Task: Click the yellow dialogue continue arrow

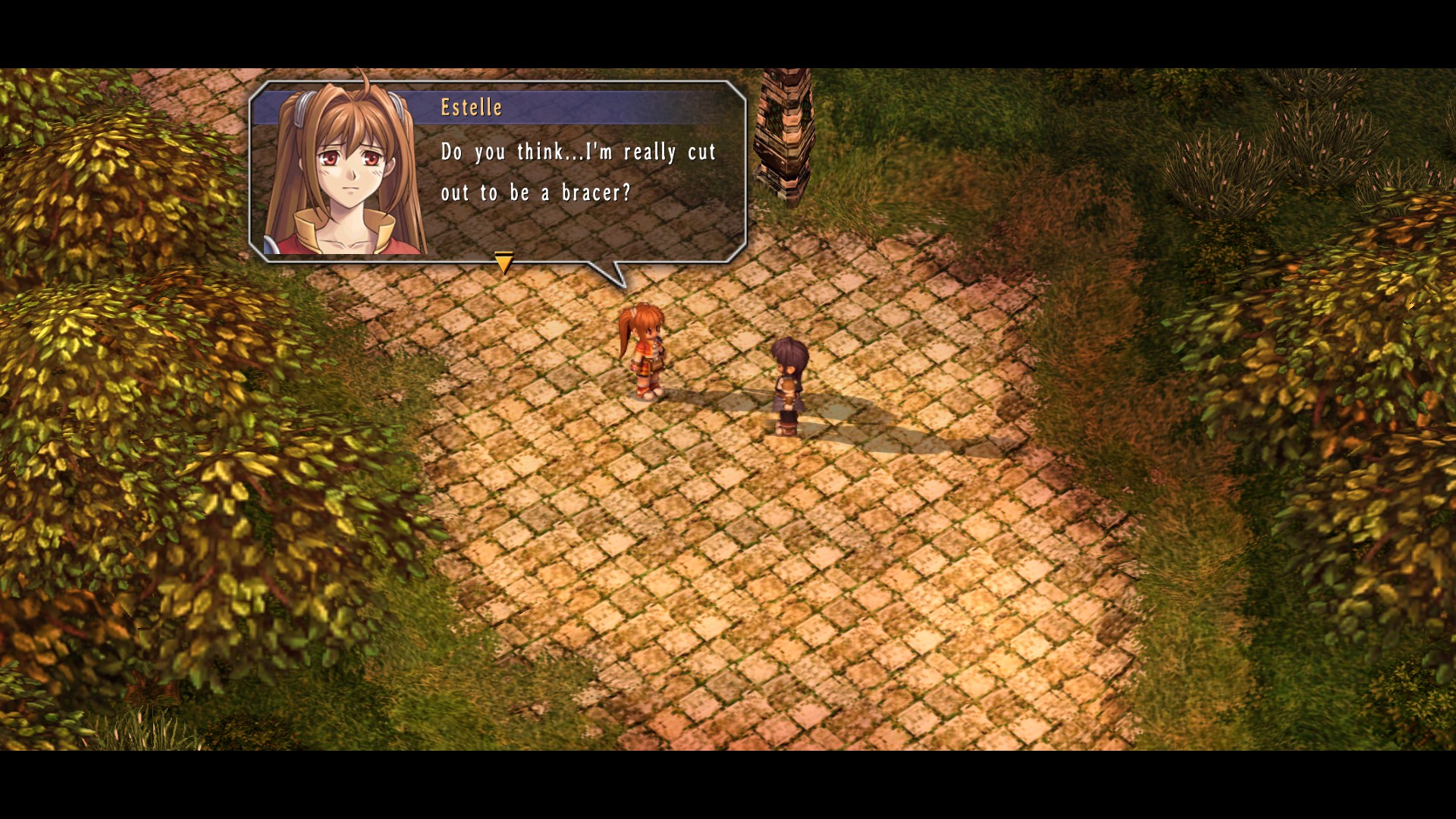Action: coord(504,262)
